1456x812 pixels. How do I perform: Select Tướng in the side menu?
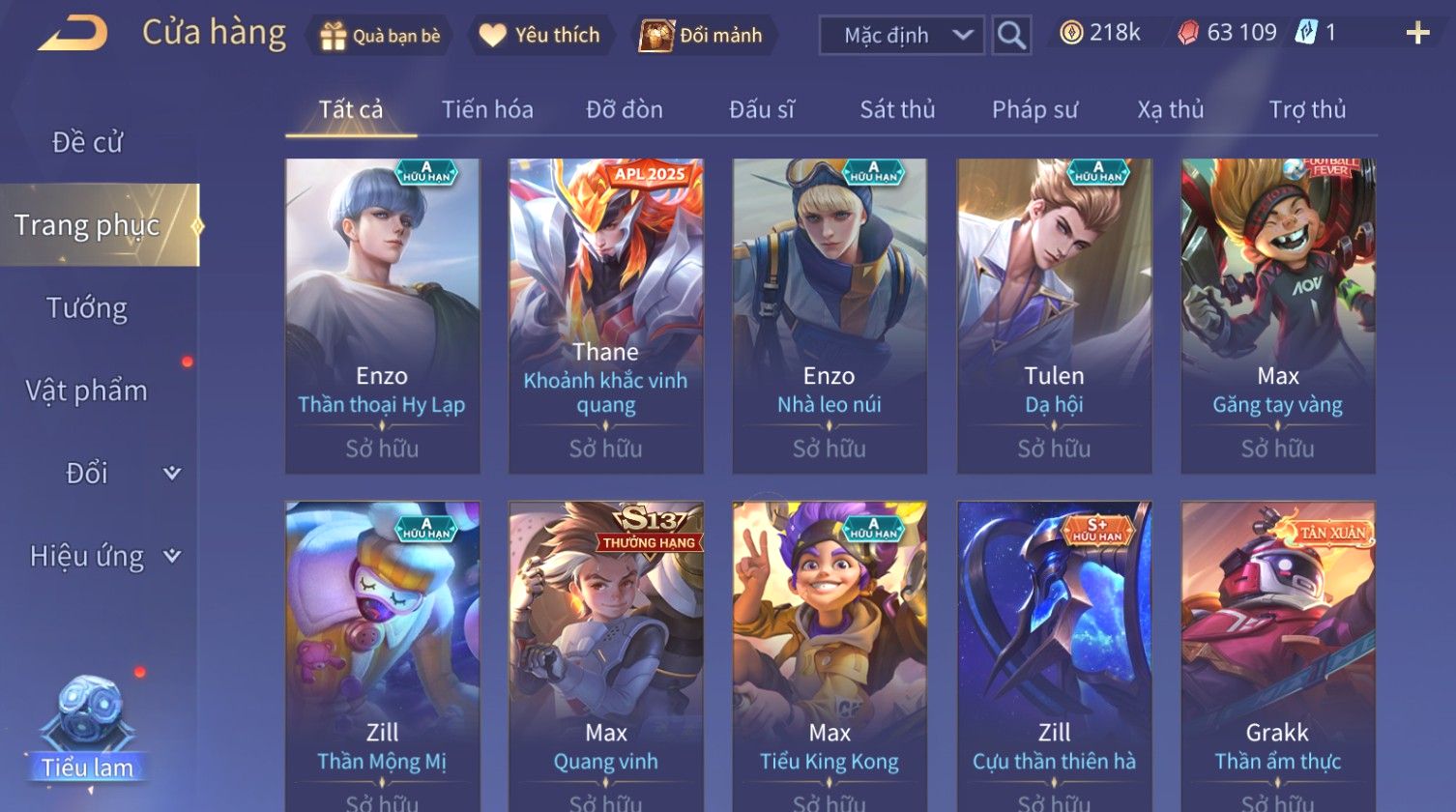pos(87,308)
